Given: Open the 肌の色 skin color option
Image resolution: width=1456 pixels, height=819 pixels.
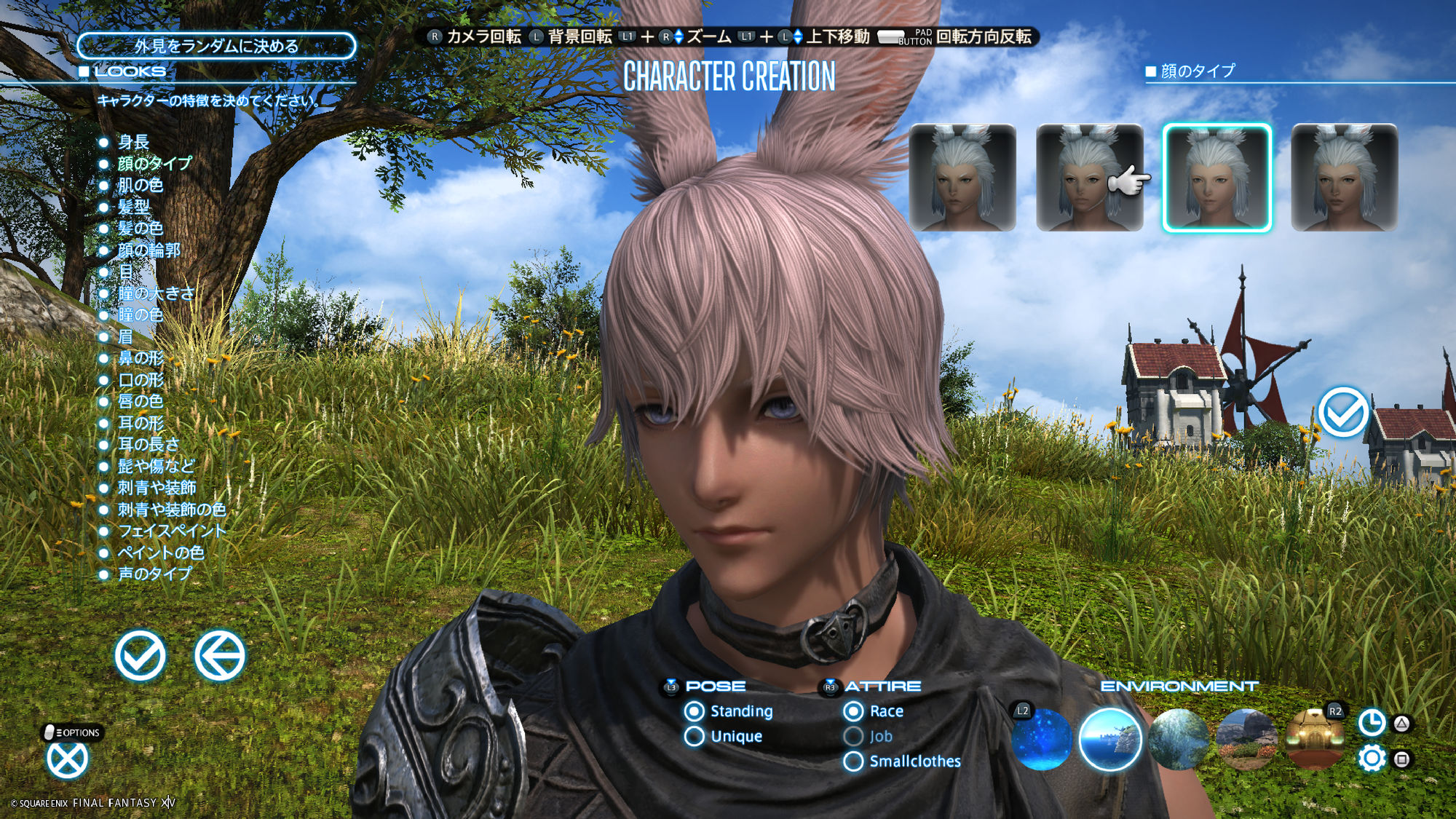Looking at the screenshot, I should [140, 185].
